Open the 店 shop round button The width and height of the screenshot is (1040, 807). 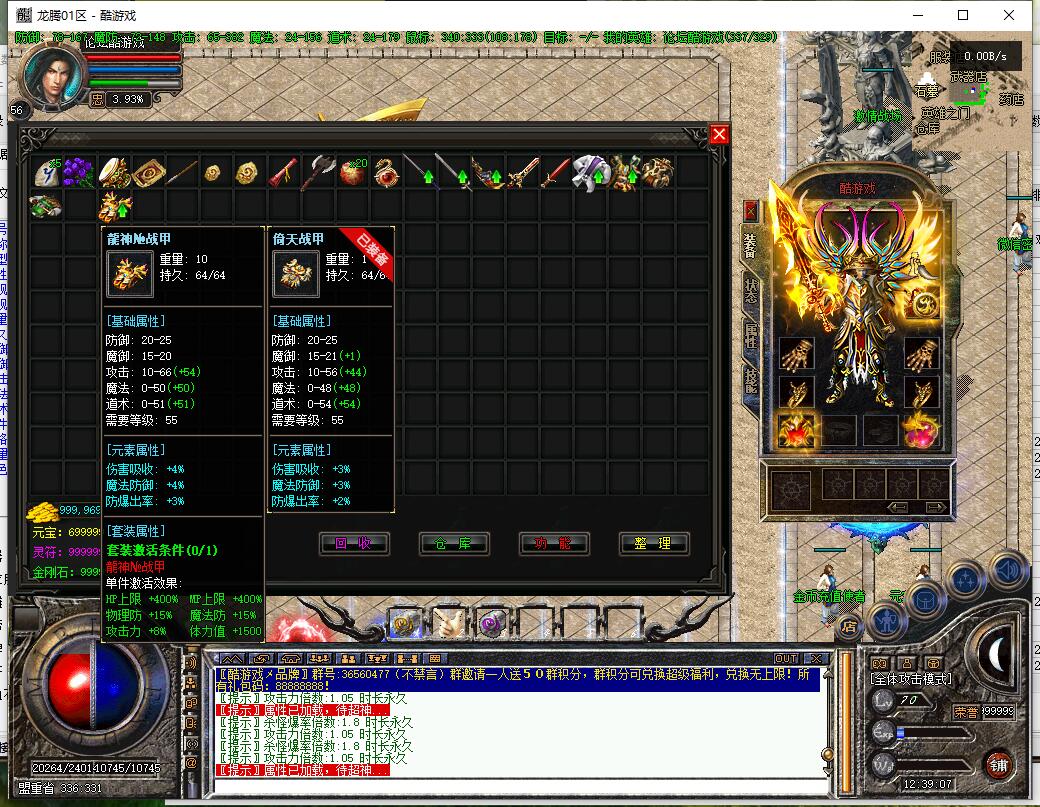[x=849, y=627]
